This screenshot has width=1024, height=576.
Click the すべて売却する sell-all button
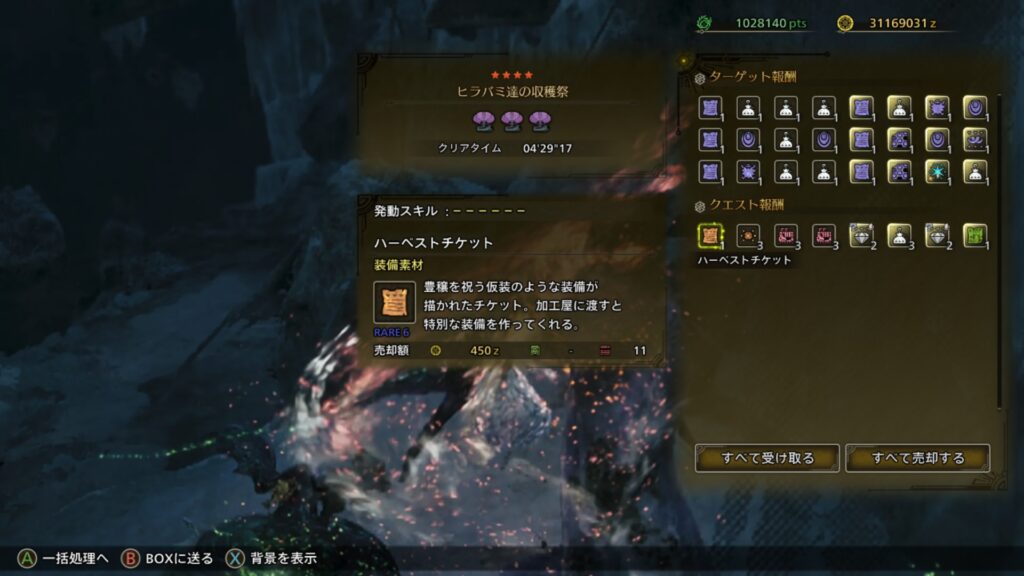[x=917, y=458]
